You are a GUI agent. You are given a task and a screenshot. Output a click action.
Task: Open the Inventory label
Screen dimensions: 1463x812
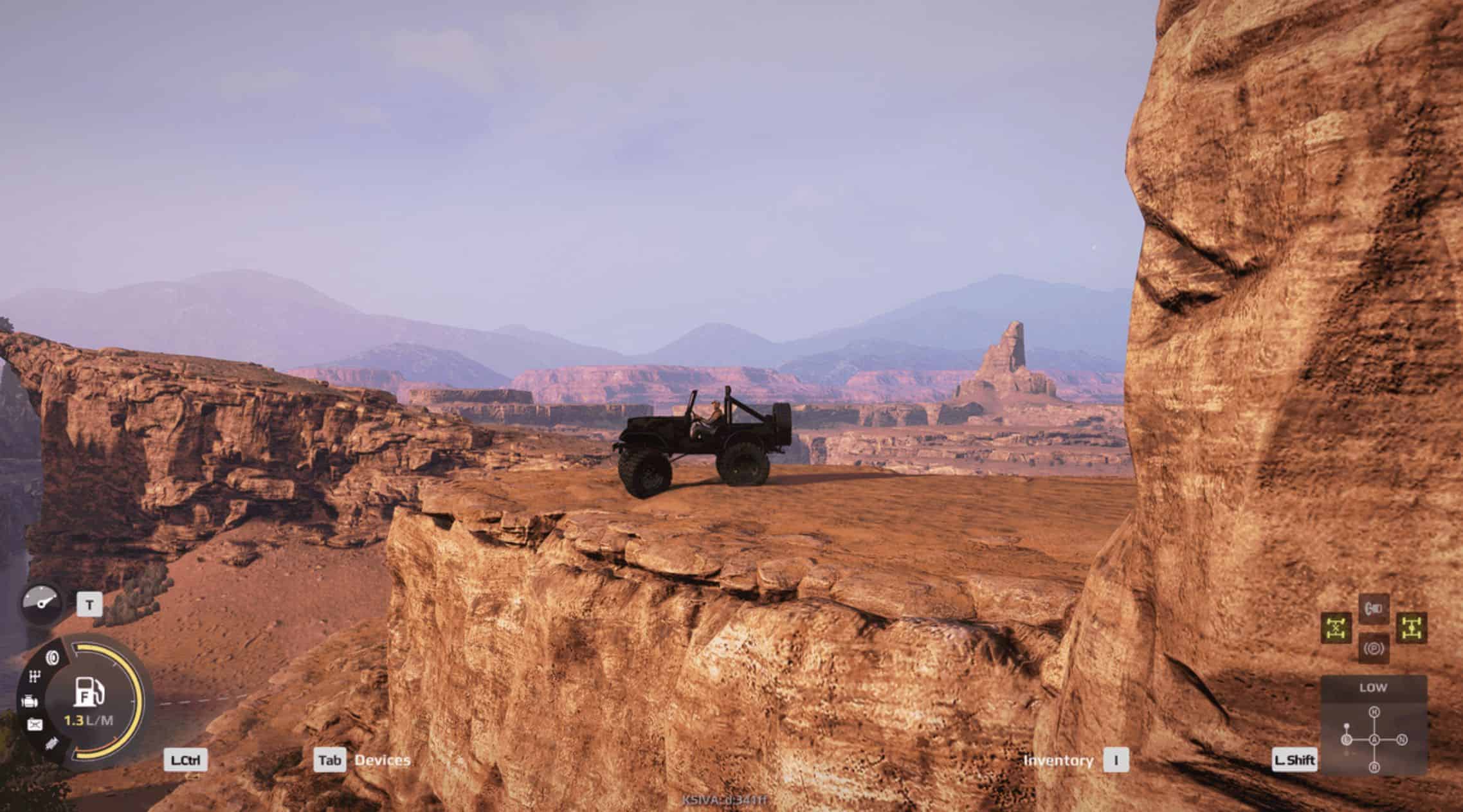pos(1058,761)
